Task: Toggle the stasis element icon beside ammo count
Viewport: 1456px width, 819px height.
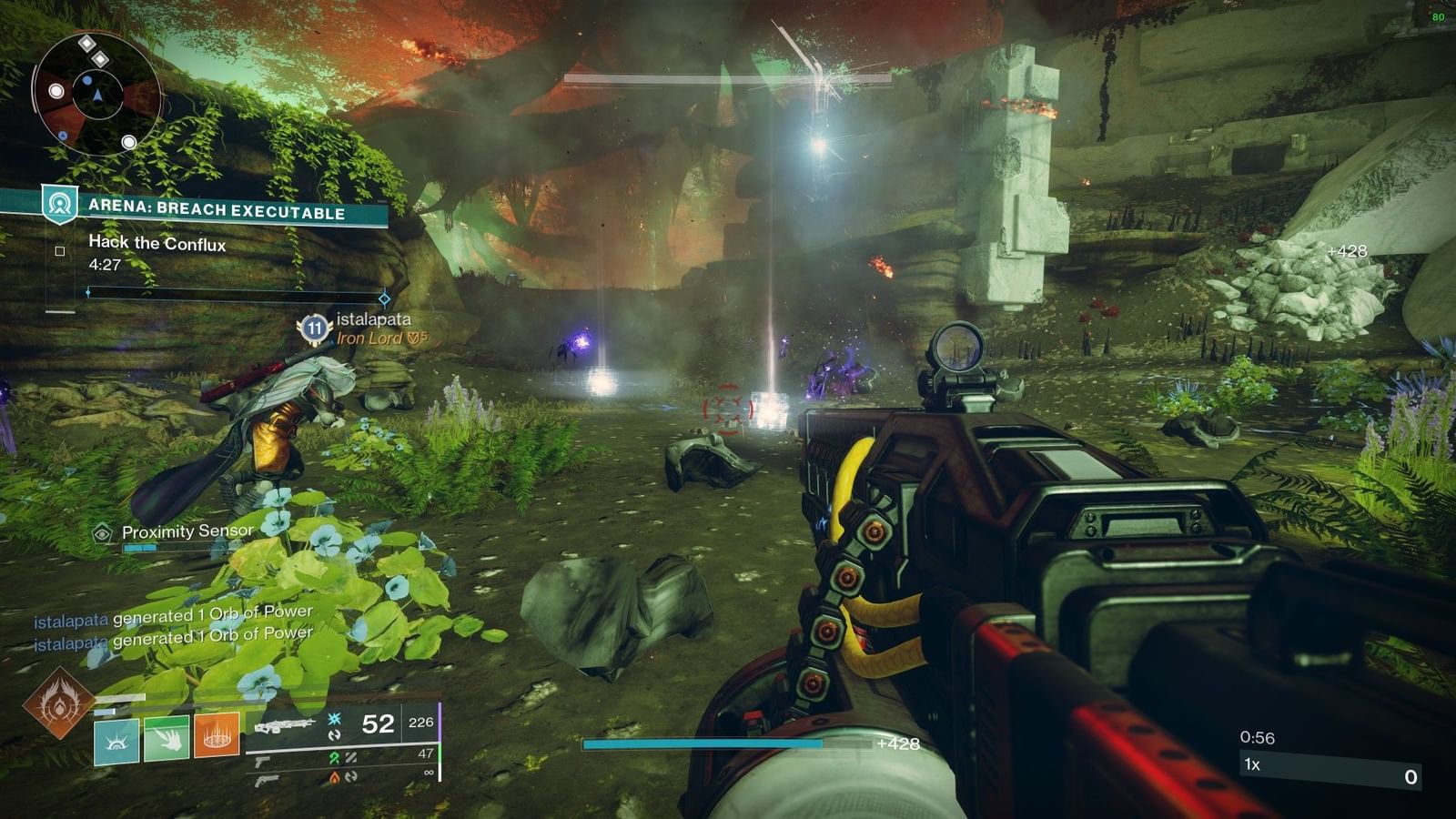Action: point(334,719)
